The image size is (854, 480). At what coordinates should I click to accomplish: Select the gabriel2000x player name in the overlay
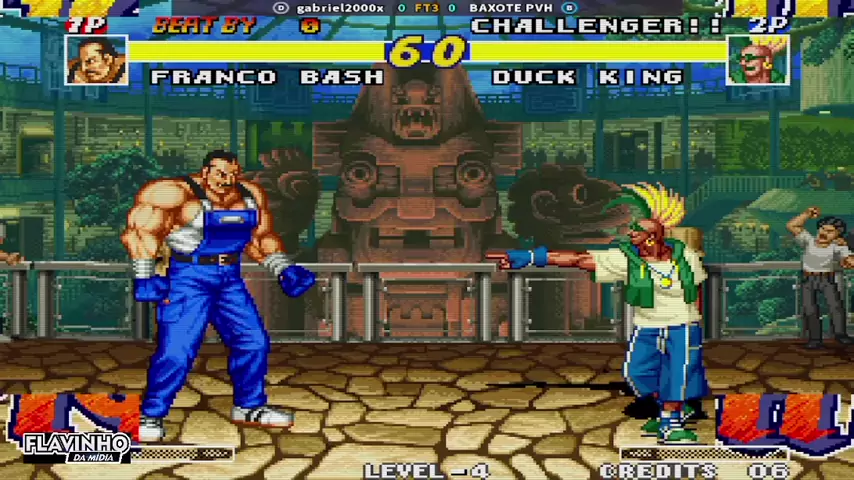(x=339, y=8)
